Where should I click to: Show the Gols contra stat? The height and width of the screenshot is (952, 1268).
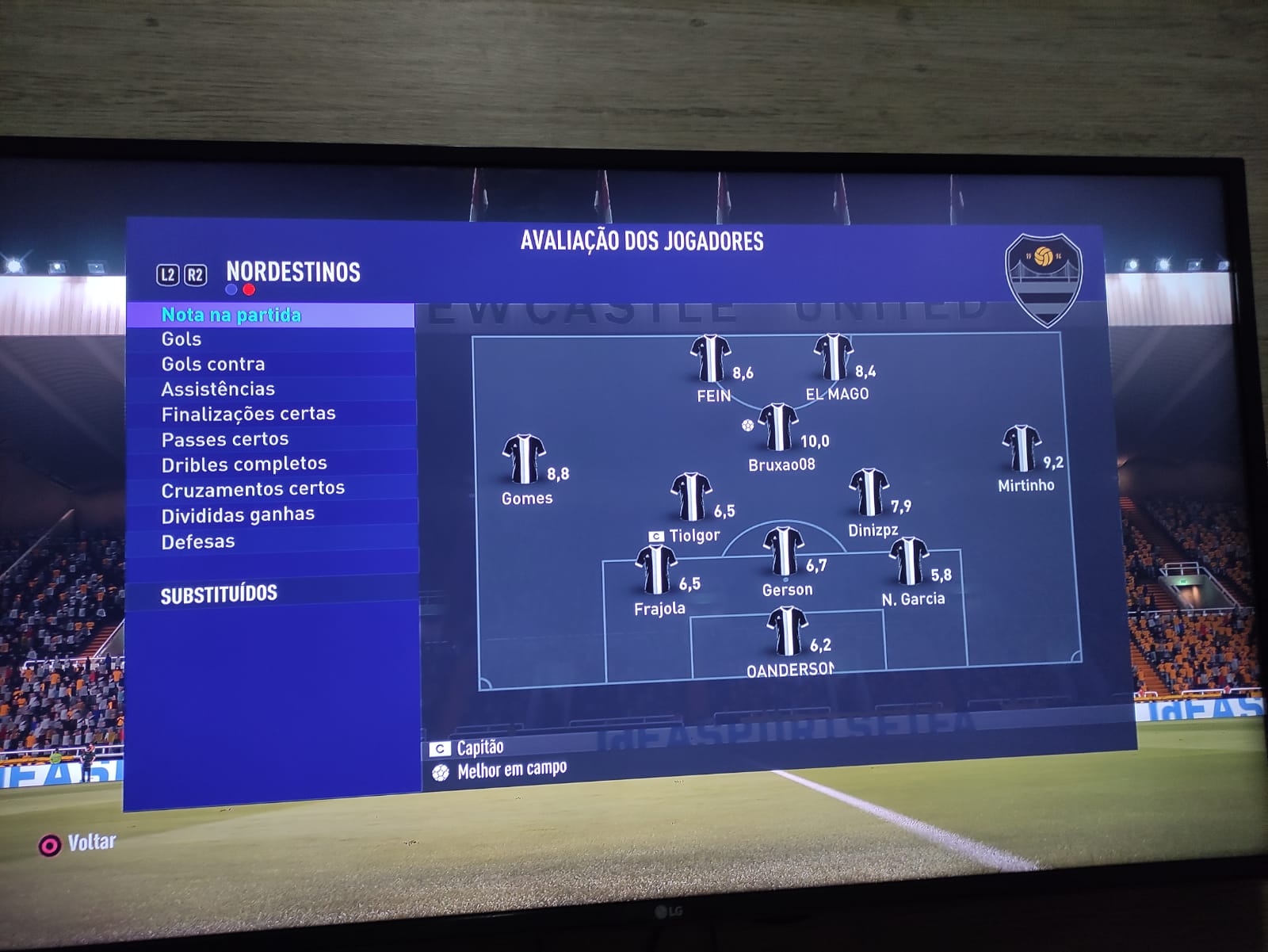[x=213, y=364]
